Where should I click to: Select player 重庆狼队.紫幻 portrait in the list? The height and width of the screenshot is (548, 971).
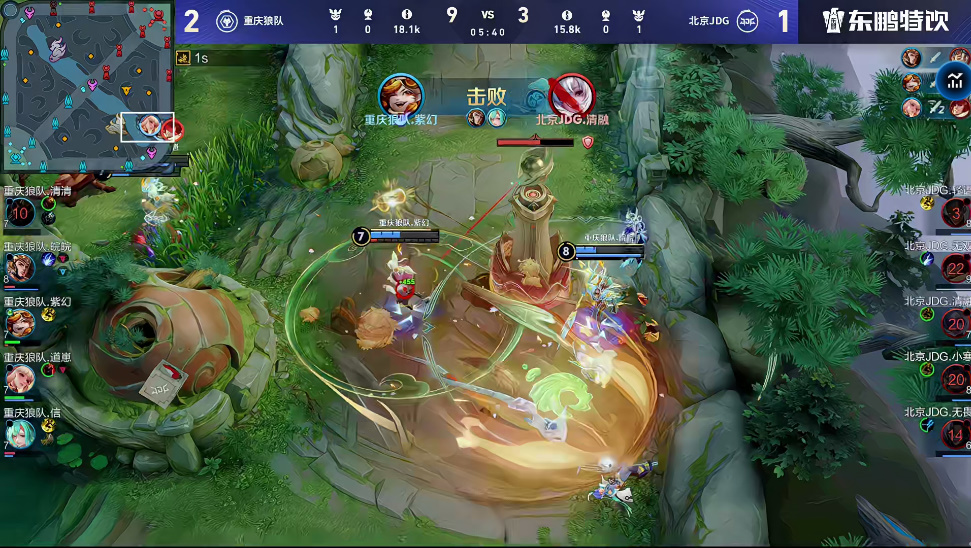pos(20,322)
